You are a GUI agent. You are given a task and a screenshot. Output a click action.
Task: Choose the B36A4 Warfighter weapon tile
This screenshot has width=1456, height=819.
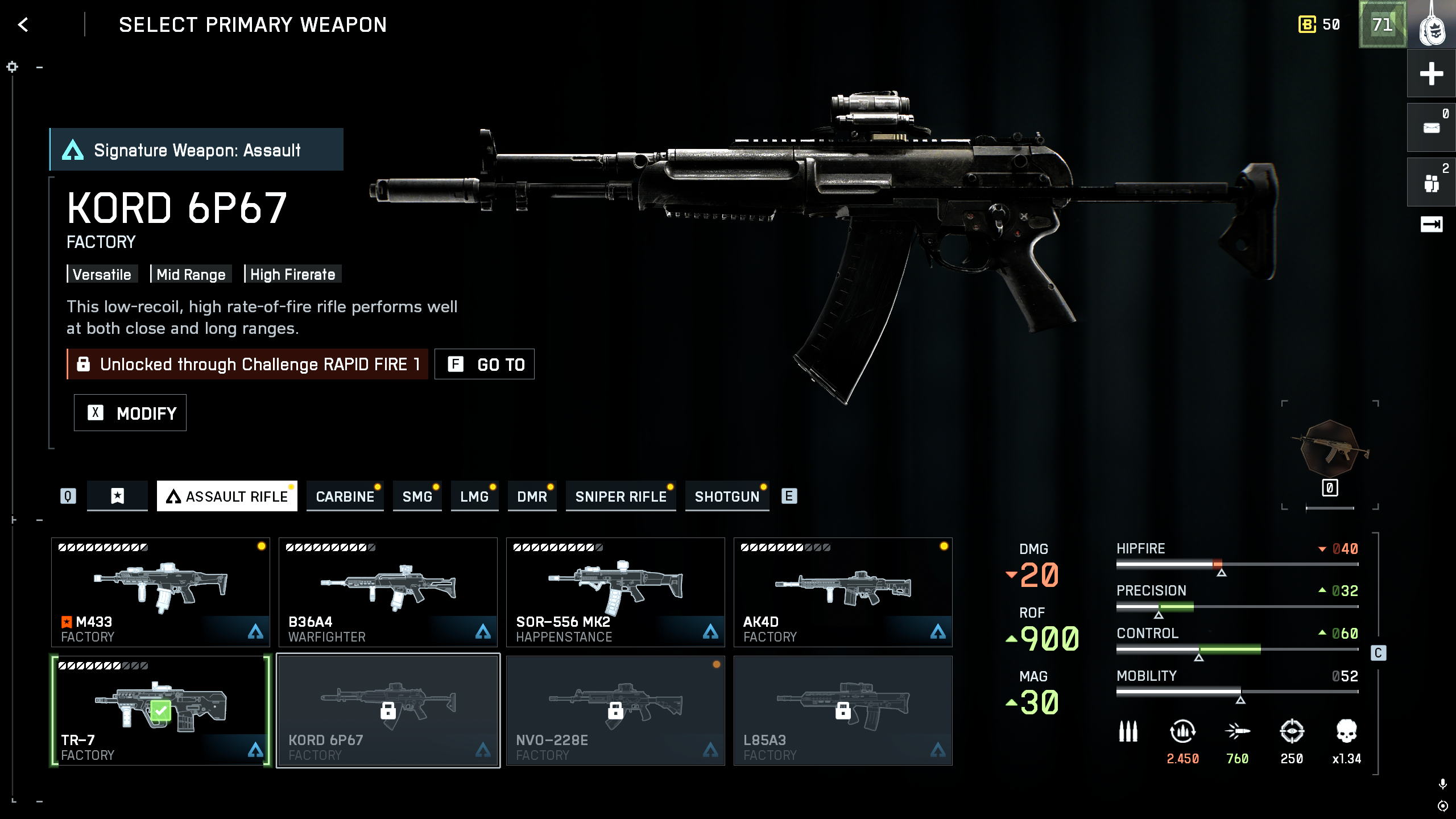tap(388, 592)
